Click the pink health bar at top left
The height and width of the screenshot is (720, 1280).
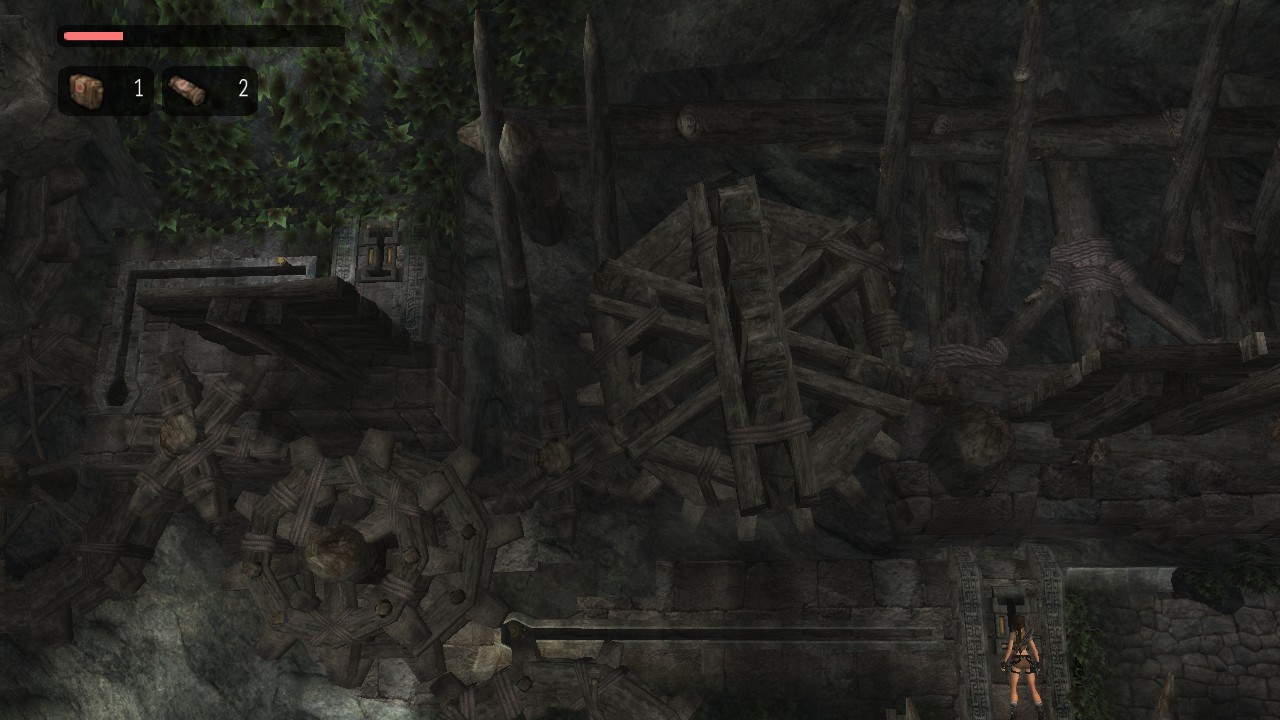coord(94,35)
